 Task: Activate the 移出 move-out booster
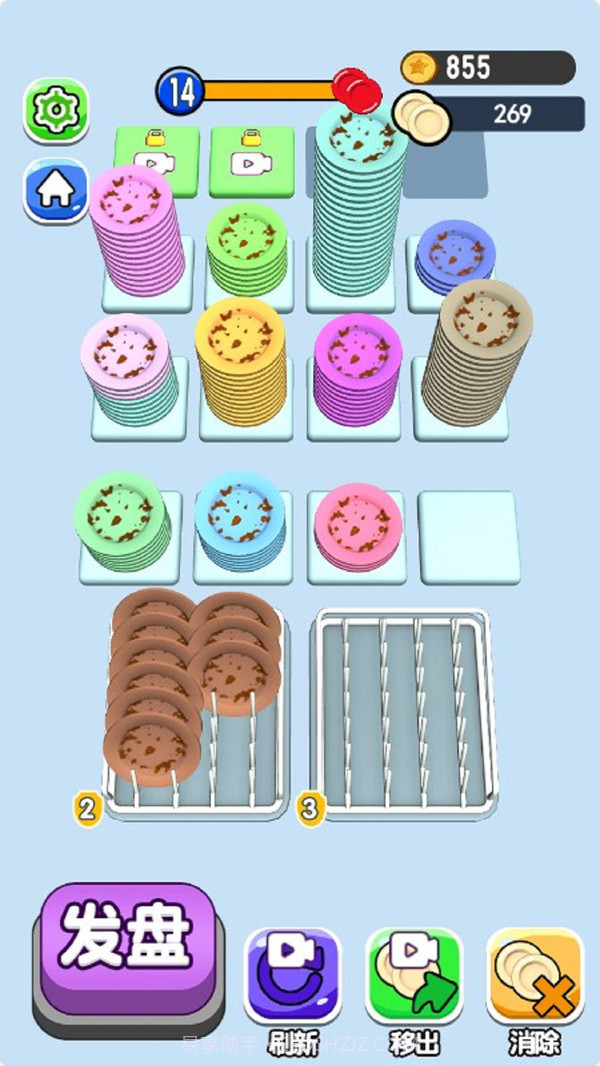coord(414,977)
